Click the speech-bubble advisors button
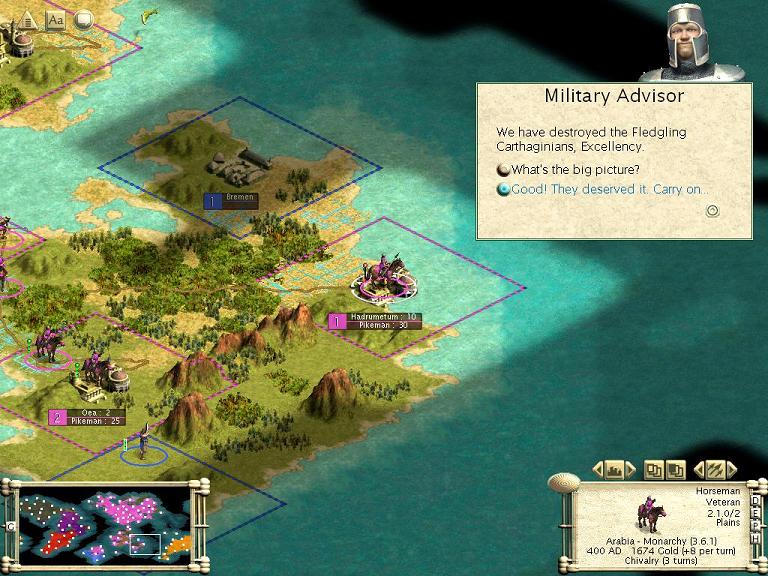This screenshot has height=576, width=768. coord(83,18)
